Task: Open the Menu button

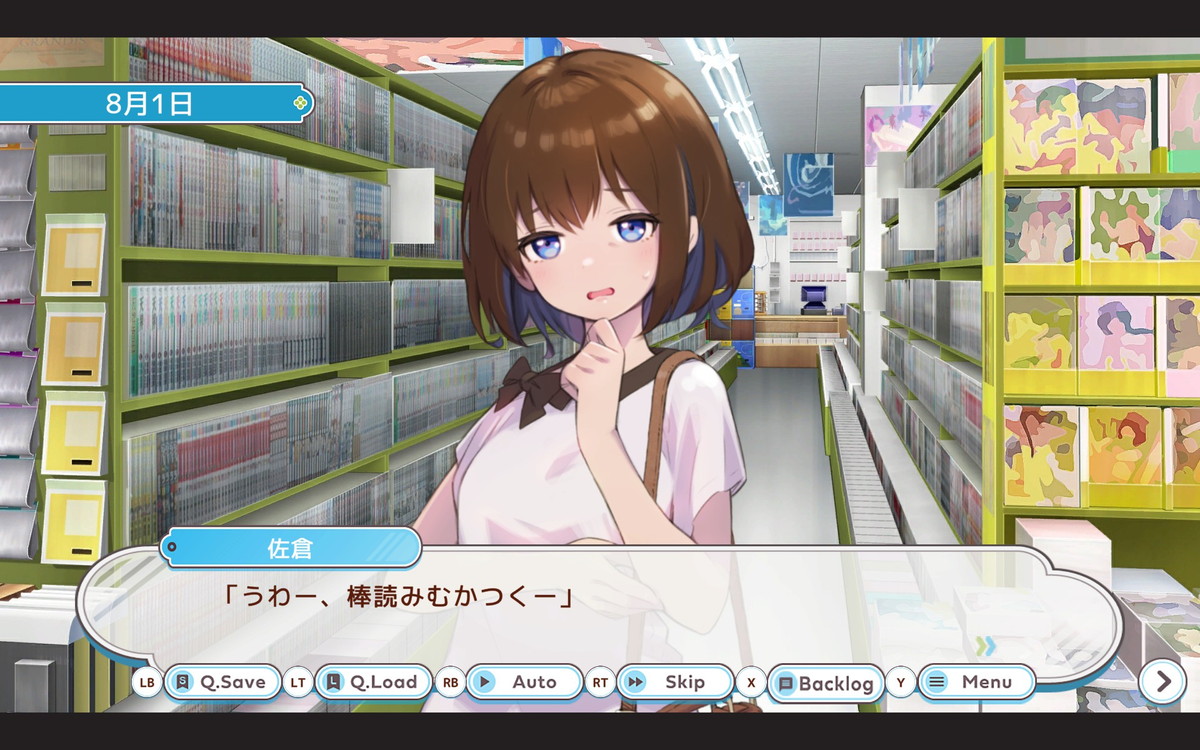Action: click(976, 682)
